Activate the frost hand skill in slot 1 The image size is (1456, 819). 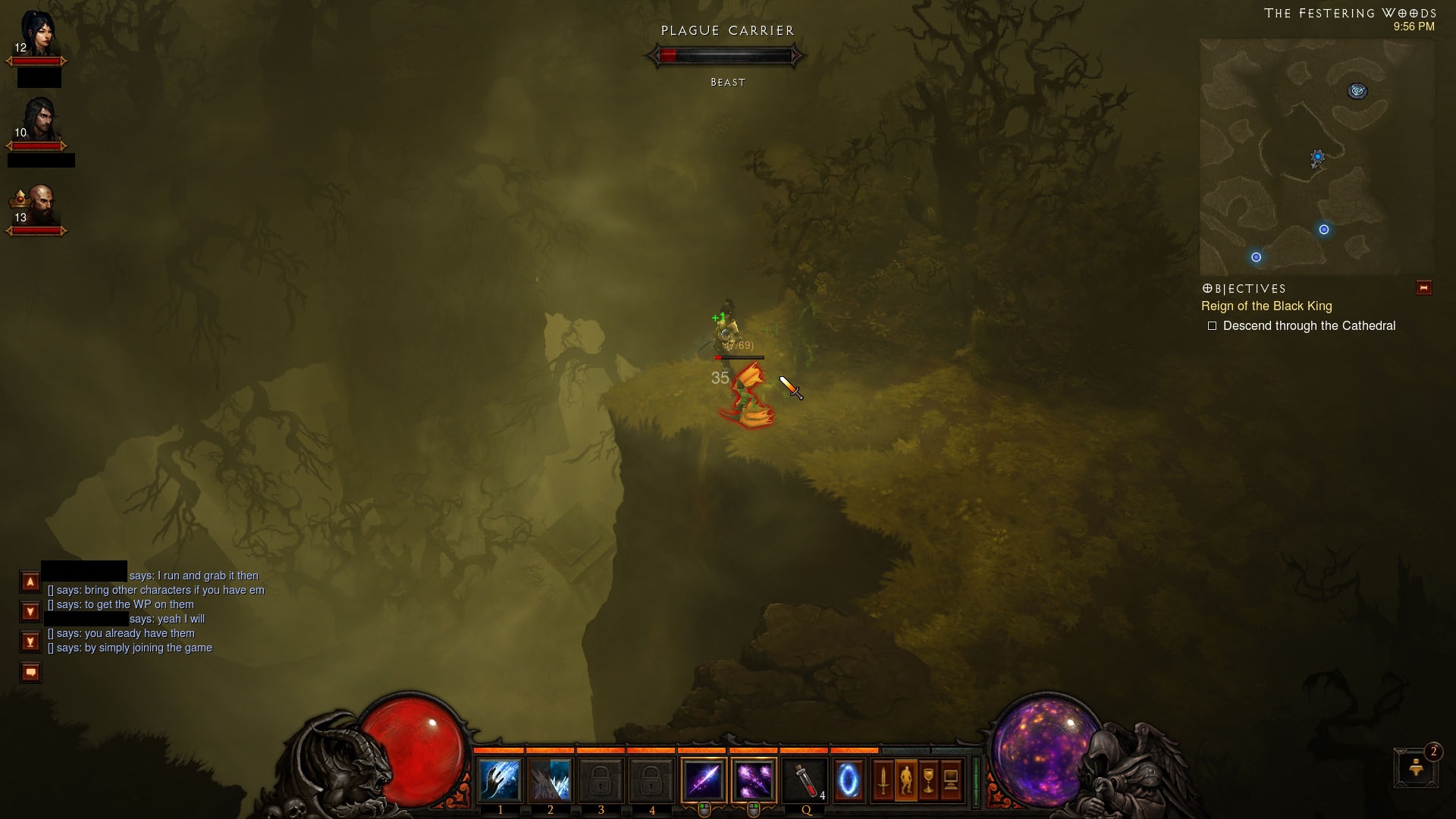(500, 780)
